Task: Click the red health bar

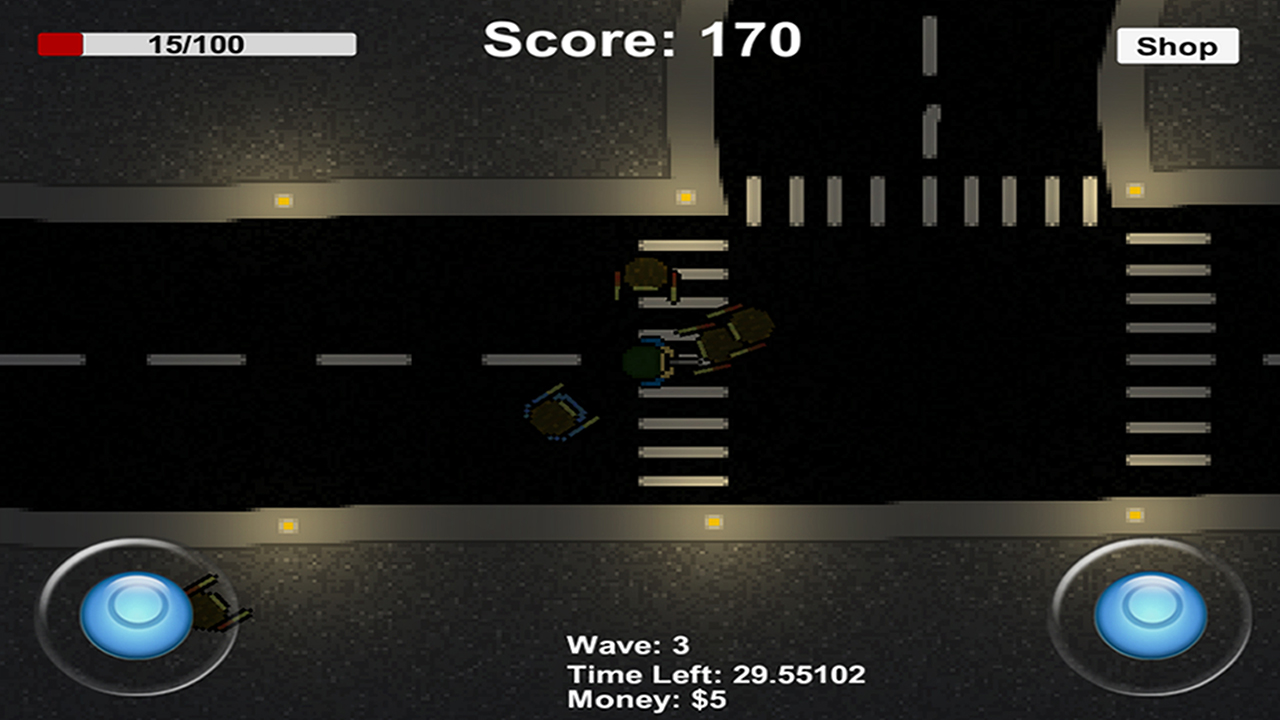Action: point(60,42)
